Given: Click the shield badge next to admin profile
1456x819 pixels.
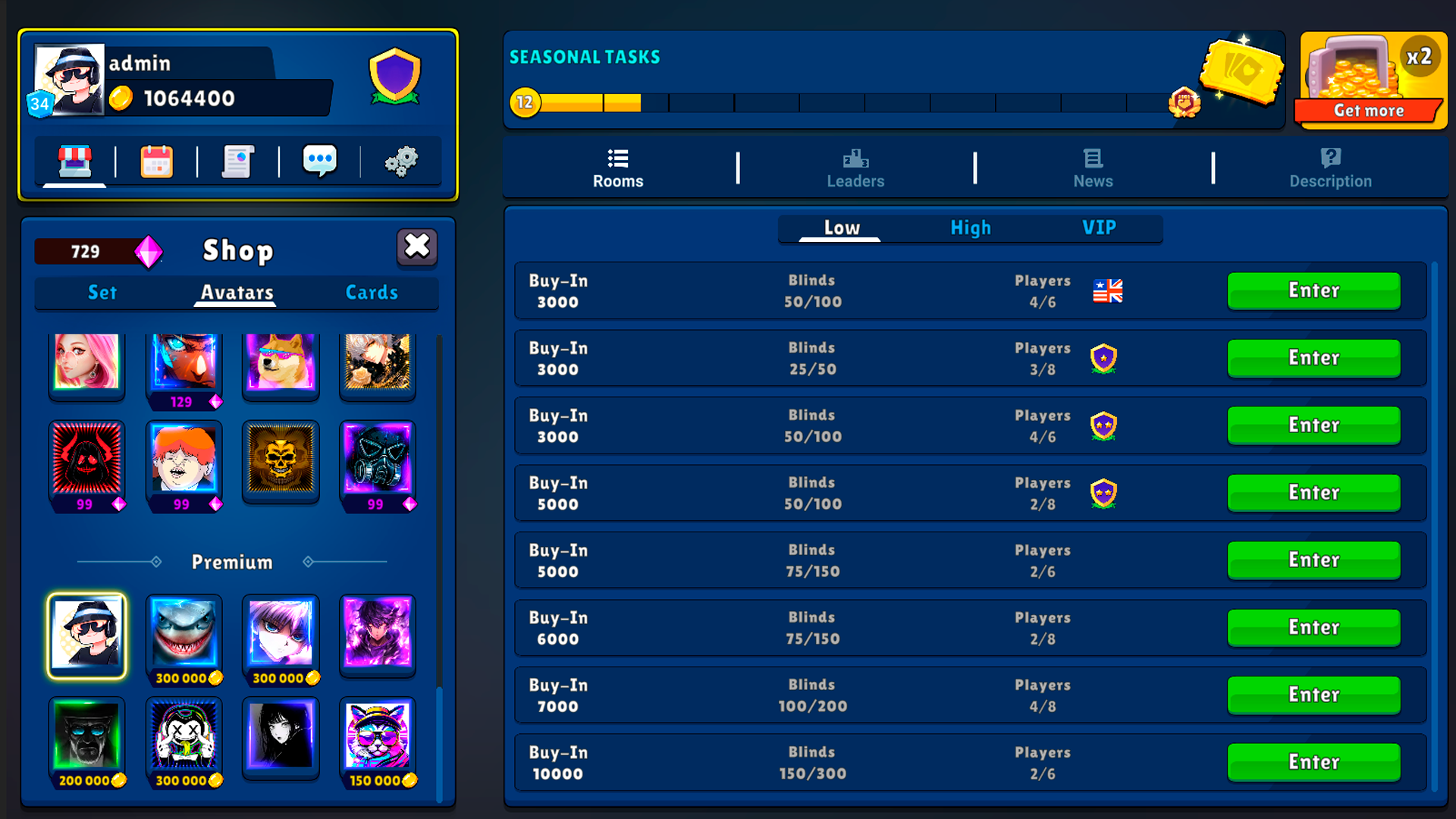Looking at the screenshot, I should (x=394, y=74).
